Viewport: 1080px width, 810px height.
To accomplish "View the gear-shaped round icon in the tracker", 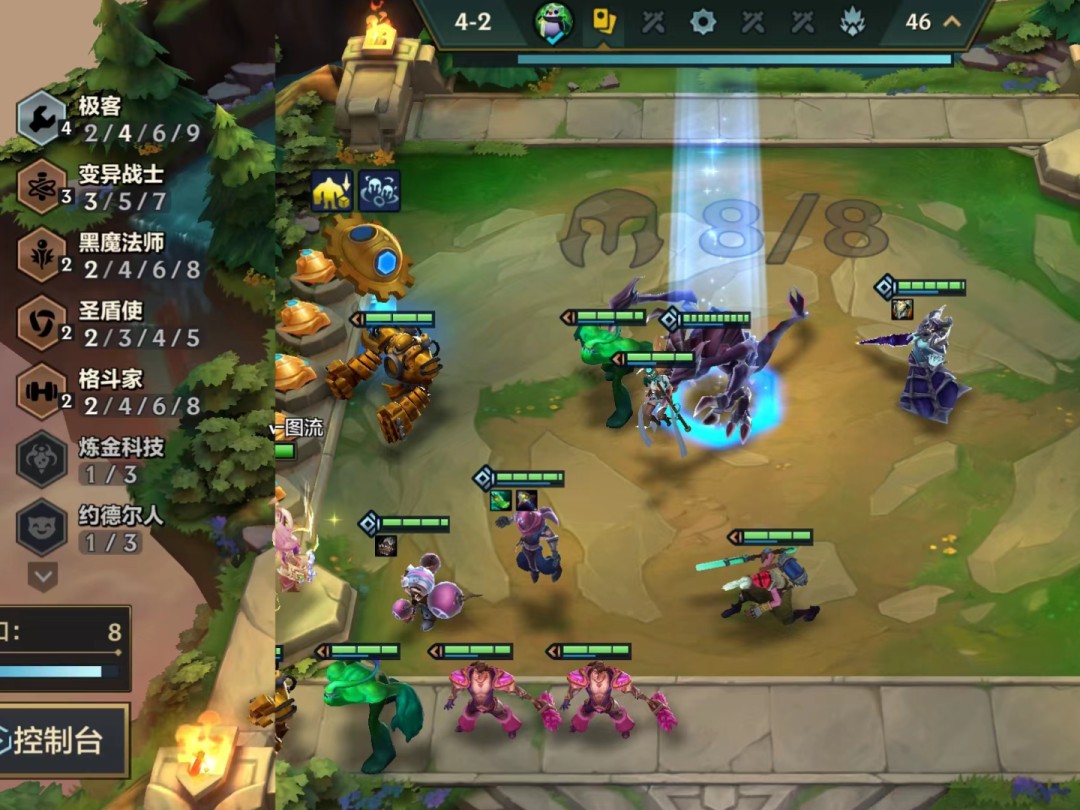I will (x=703, y=21).
